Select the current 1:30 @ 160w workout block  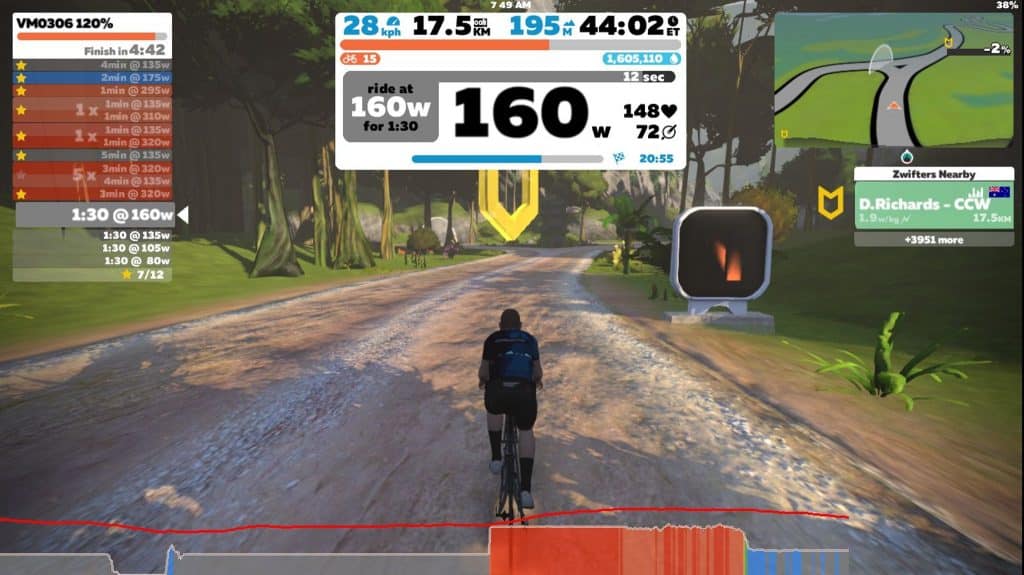pyautogui.click(x=95, y=215)
